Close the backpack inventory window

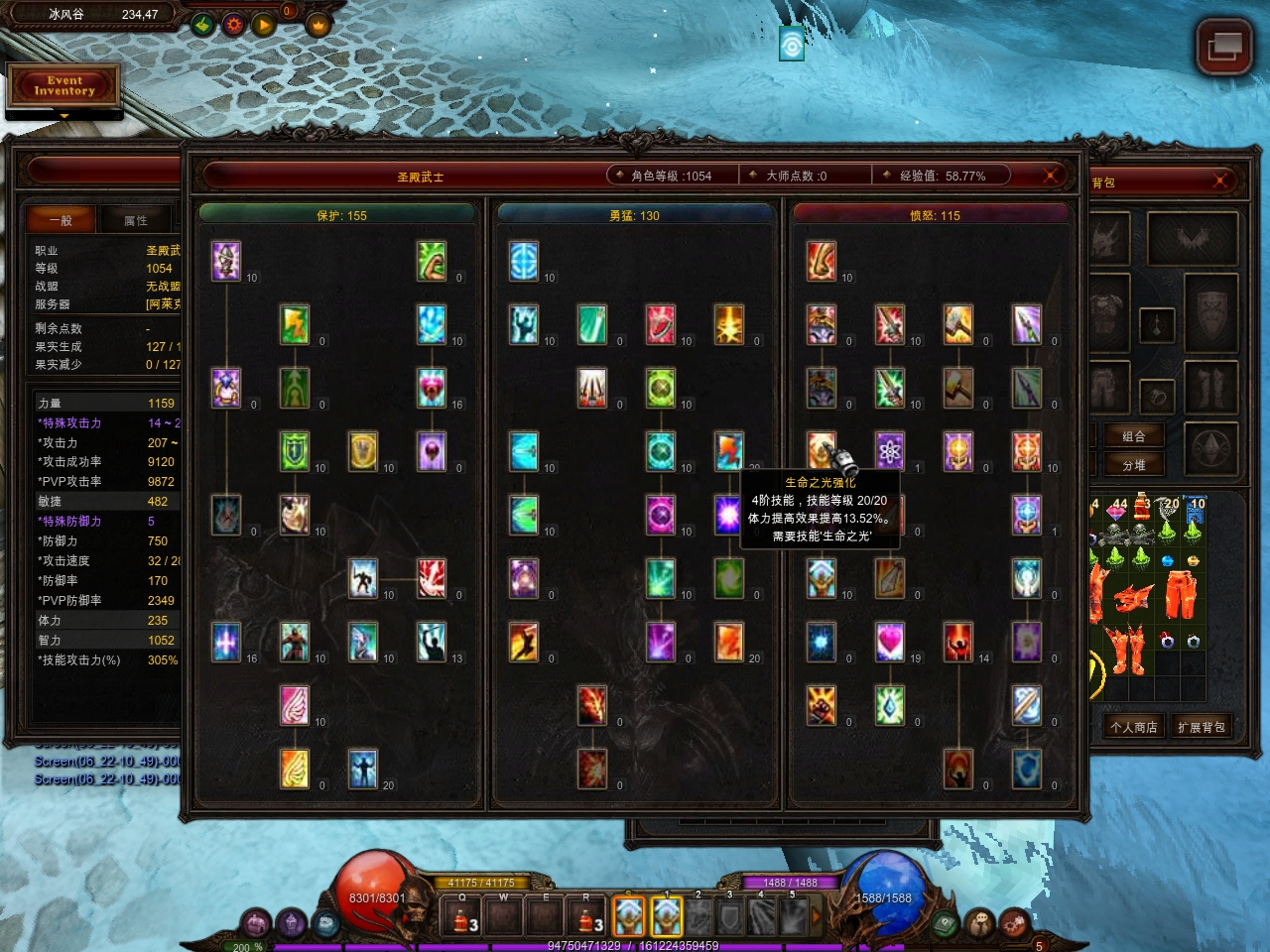[x=1219, y=180]
